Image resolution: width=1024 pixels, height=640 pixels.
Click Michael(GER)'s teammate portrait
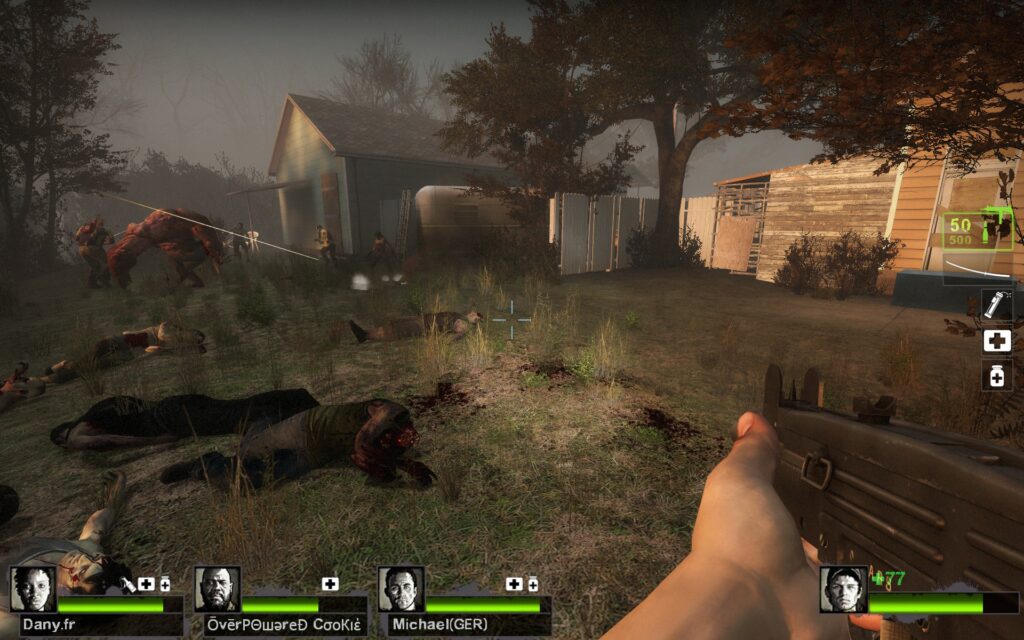tap(401, 589)
